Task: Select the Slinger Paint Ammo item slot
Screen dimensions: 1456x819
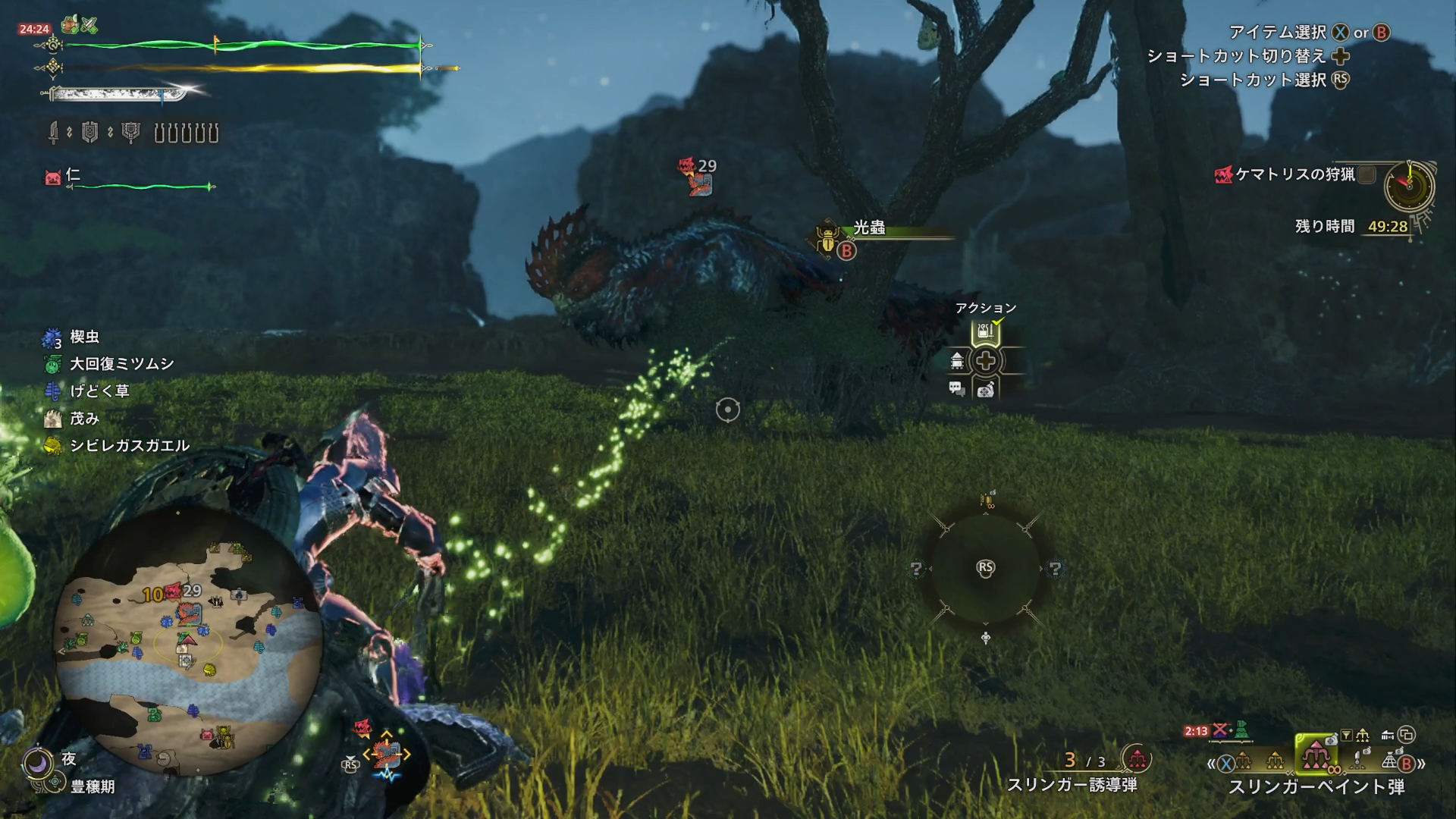Action: click(1316, 755)
